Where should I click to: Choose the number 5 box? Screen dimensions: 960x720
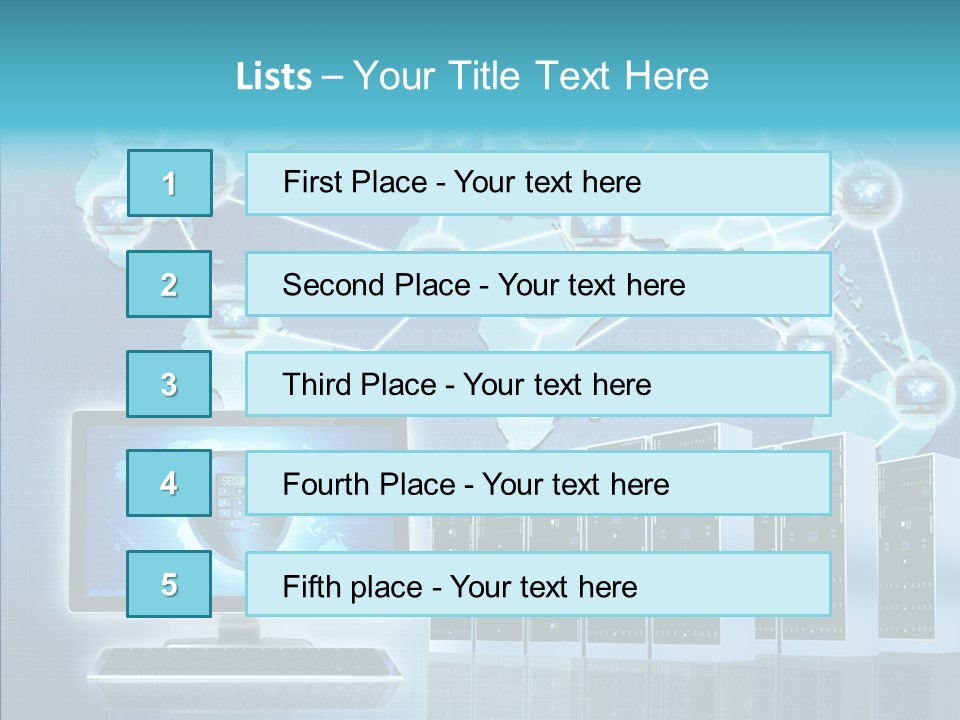[x=170, y=584]
